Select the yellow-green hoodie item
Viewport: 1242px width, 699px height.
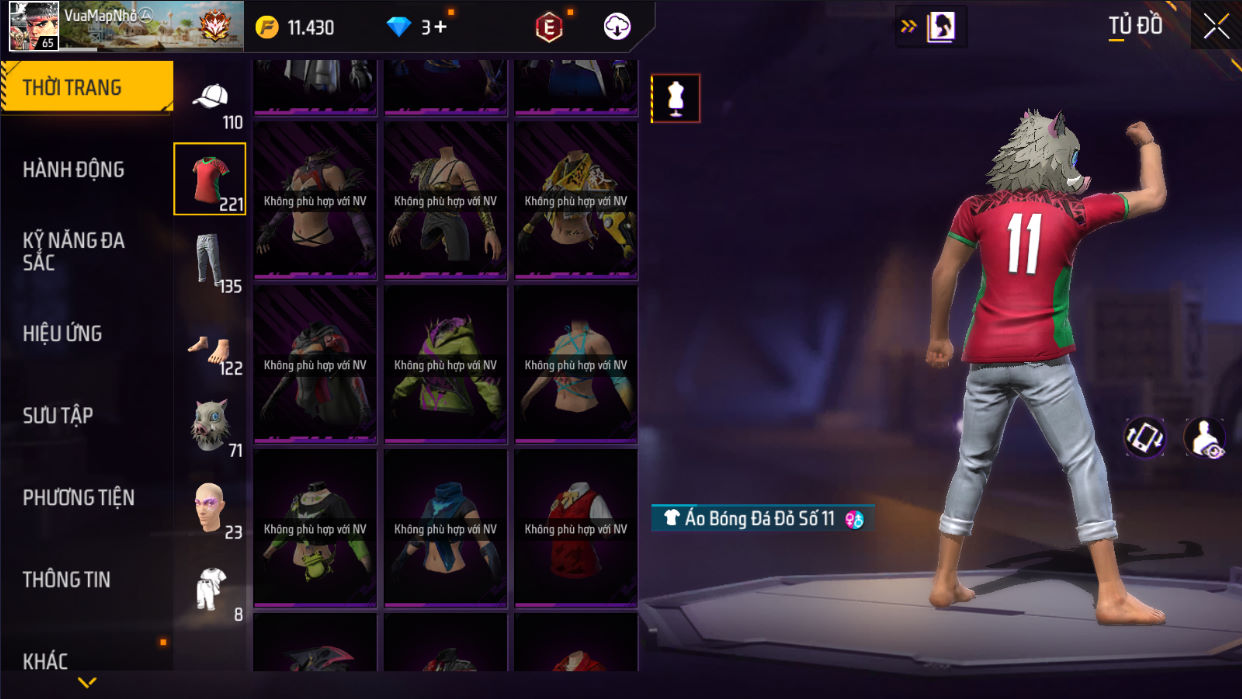[446, 365]
